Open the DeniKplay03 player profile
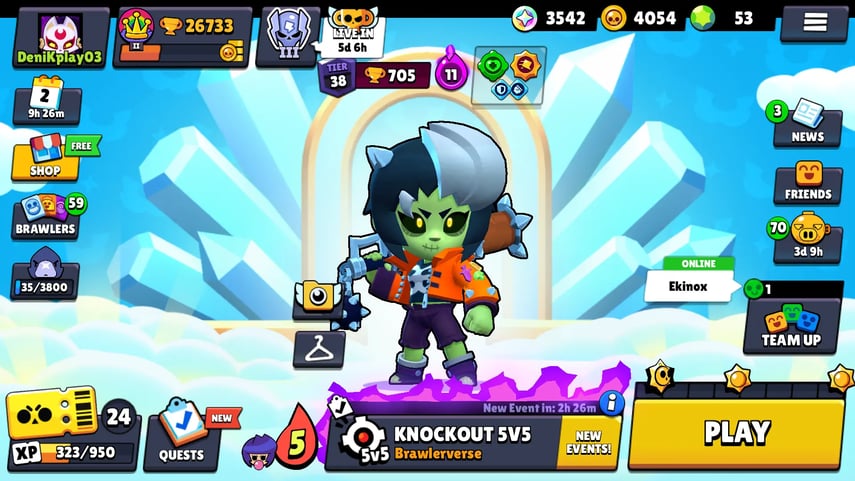Screen dimensions: 855x481 [60, 38]
